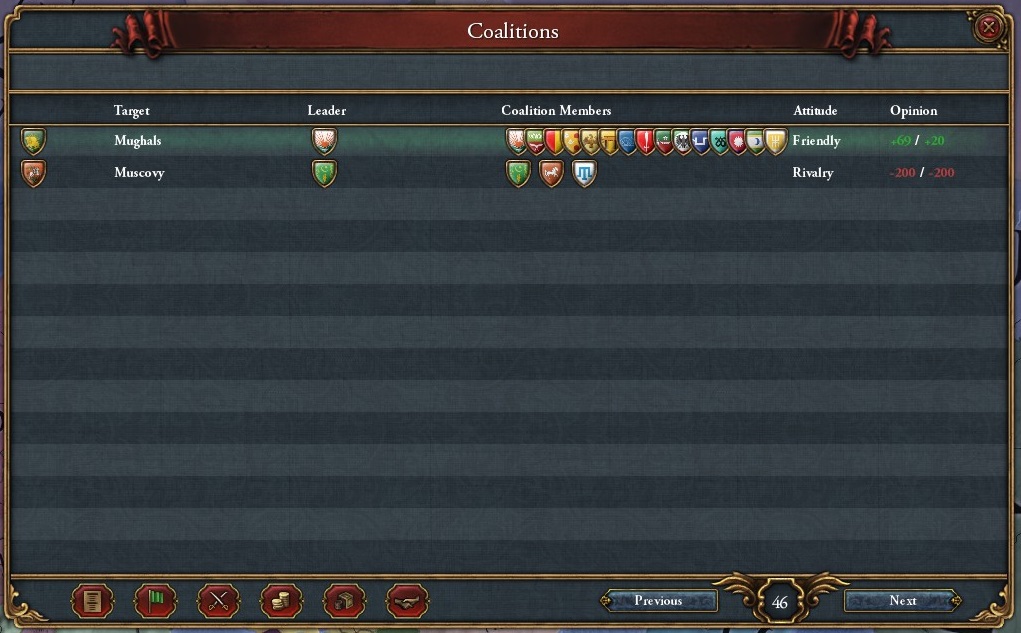Go to the Next ledger page

point(902,601)
